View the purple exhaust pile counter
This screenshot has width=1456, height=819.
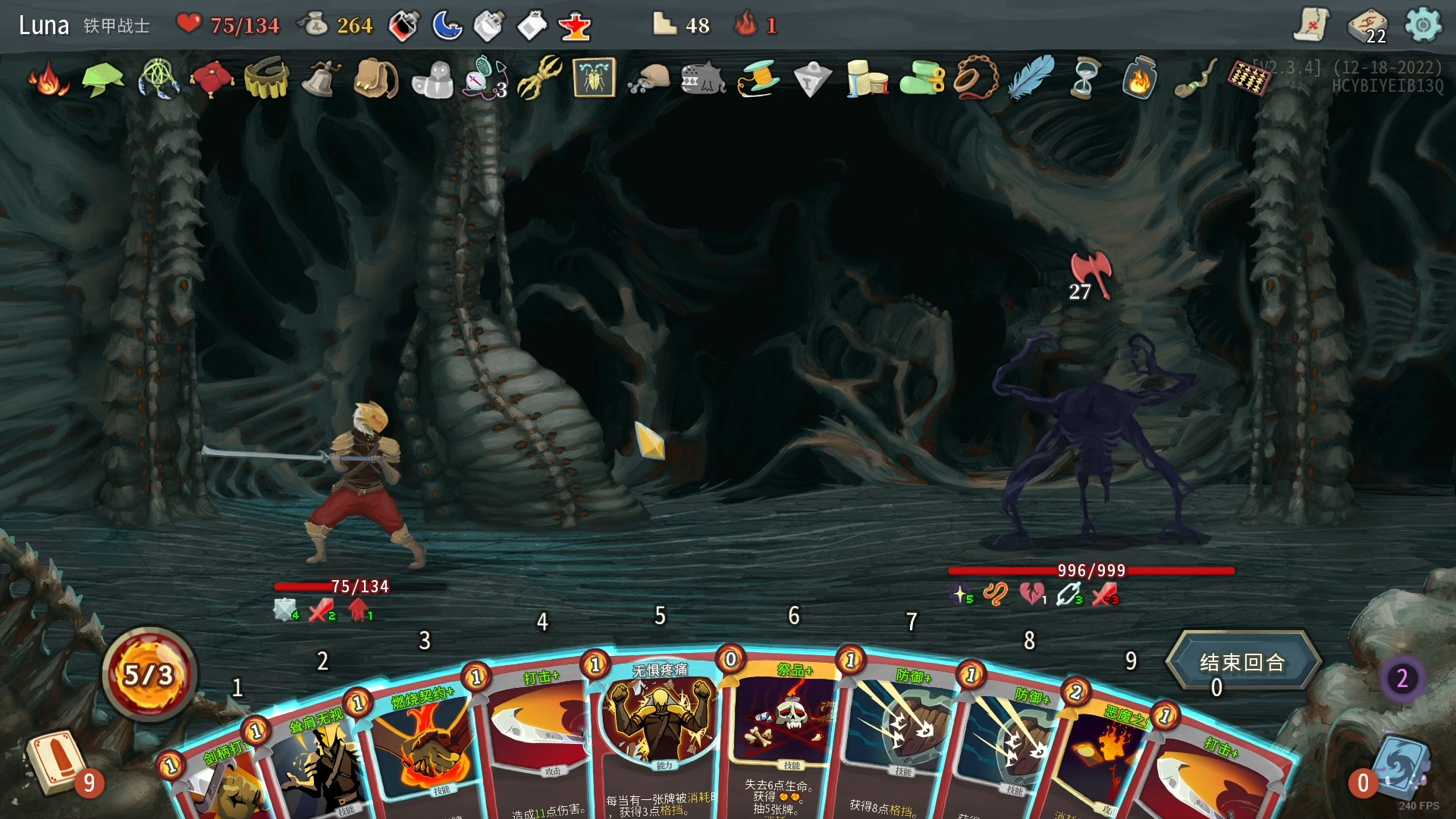tap(1402, 678)
